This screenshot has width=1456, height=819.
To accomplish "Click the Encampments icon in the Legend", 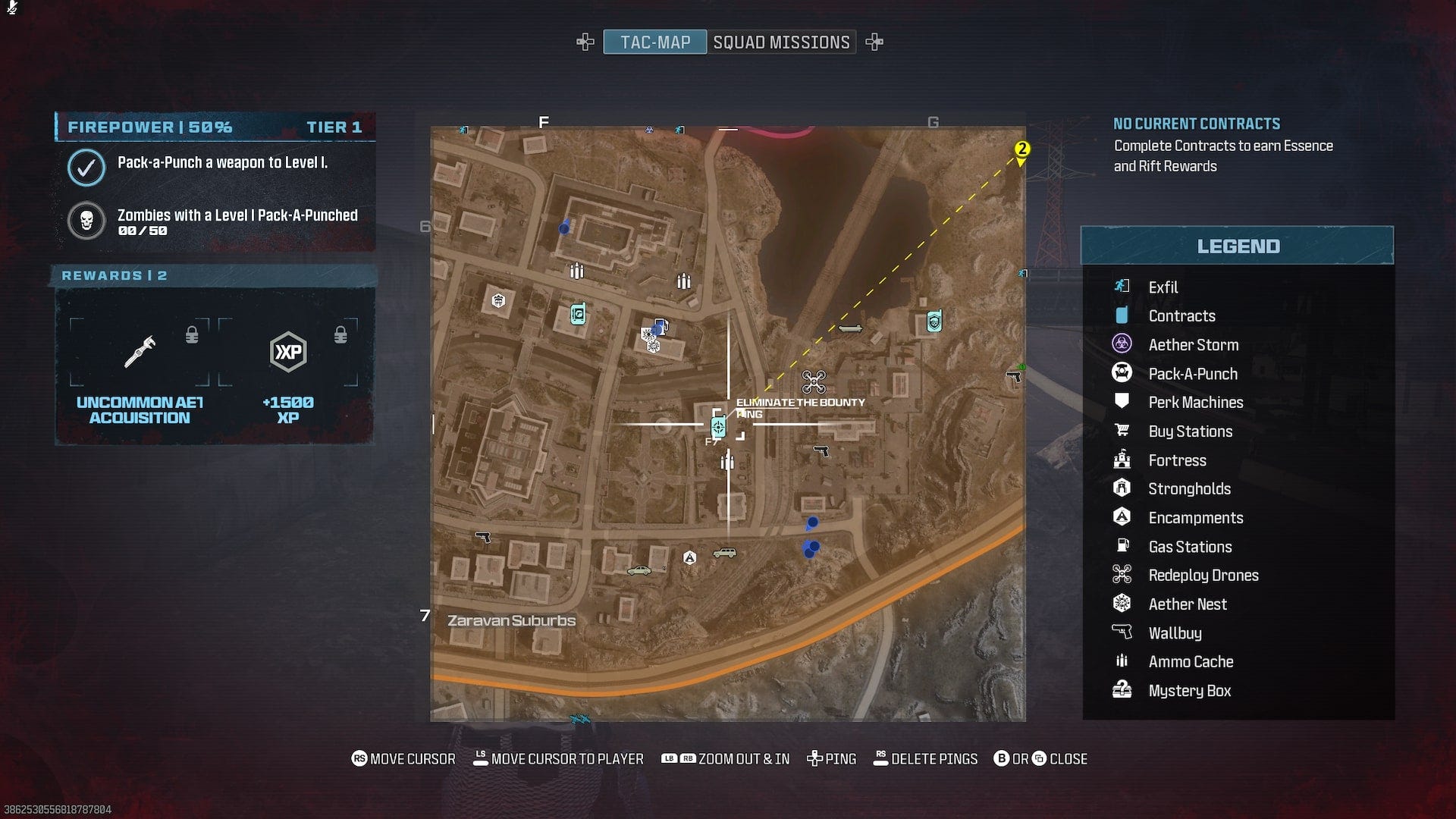I will click(x=1122, y=517).
